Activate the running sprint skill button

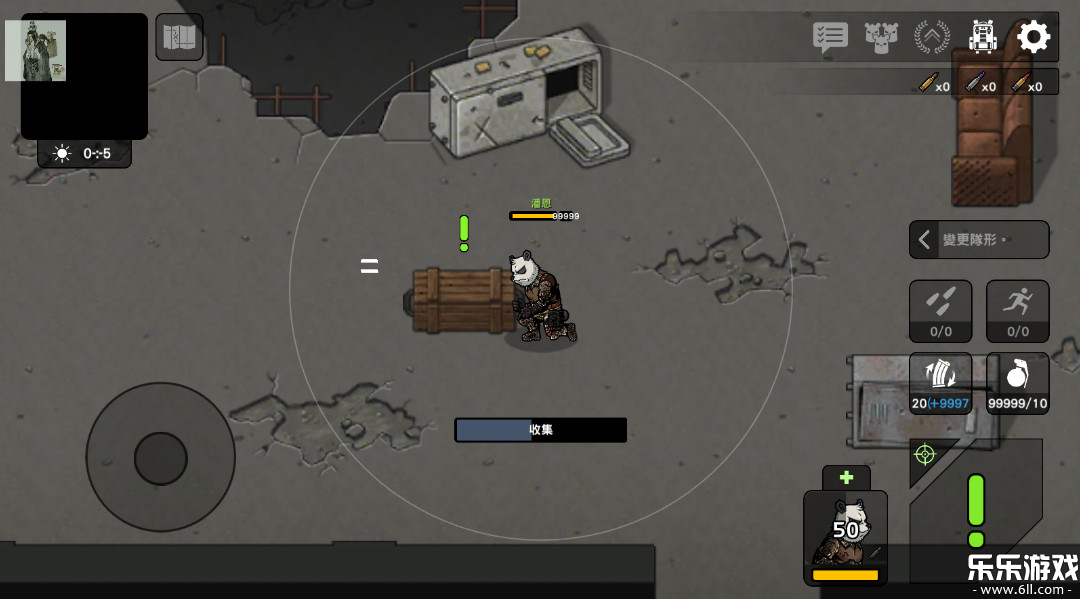(x=1018, y=311)
